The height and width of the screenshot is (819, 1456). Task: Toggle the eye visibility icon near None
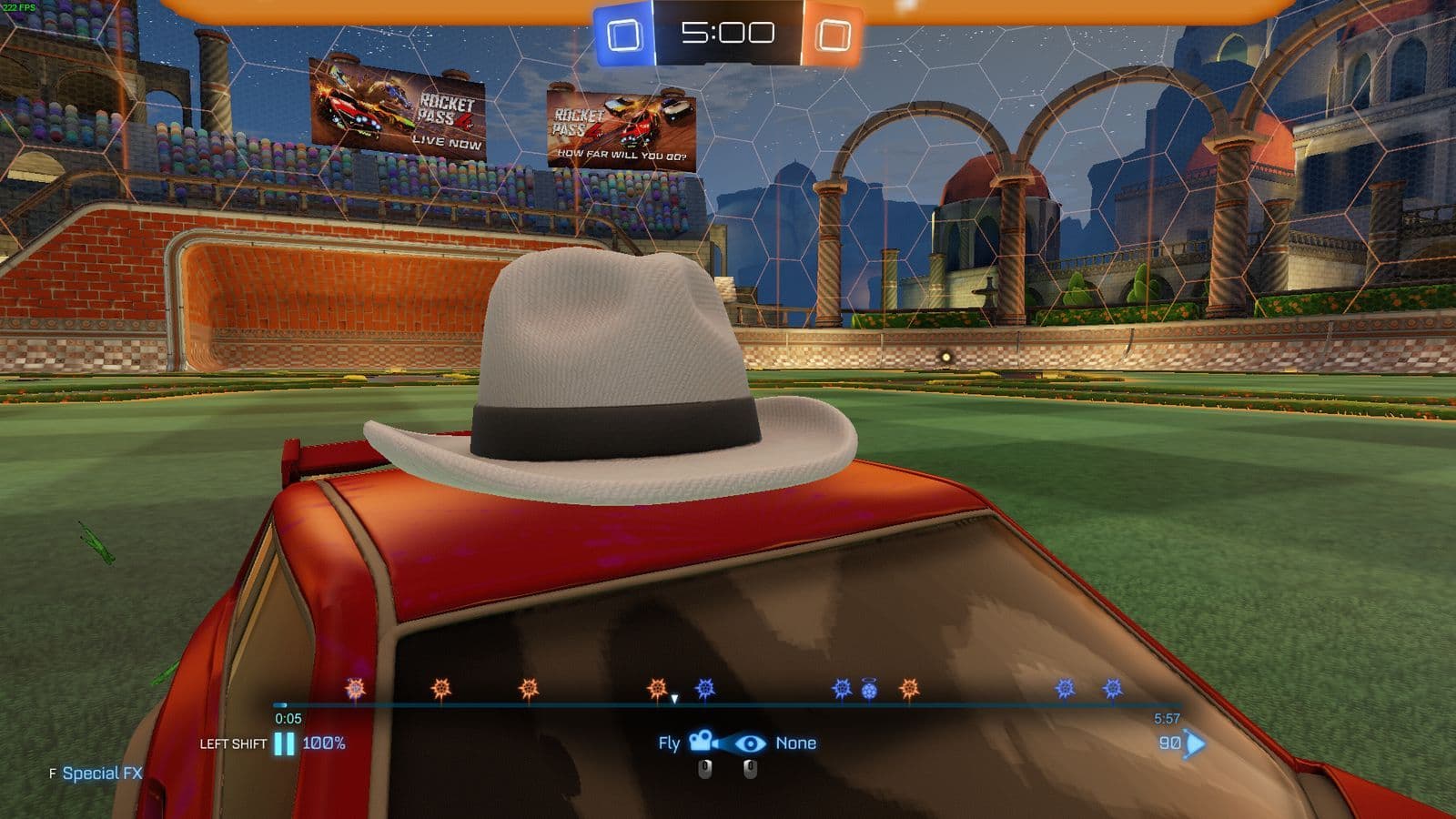click(x=751, y=743)
